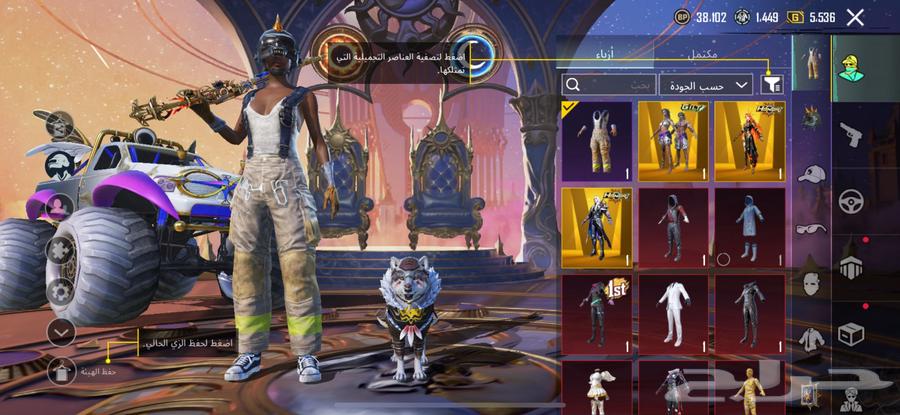The image size is (900, 415).
Task: Select the red-haired character gold outfit
Action: pos(749,140)
